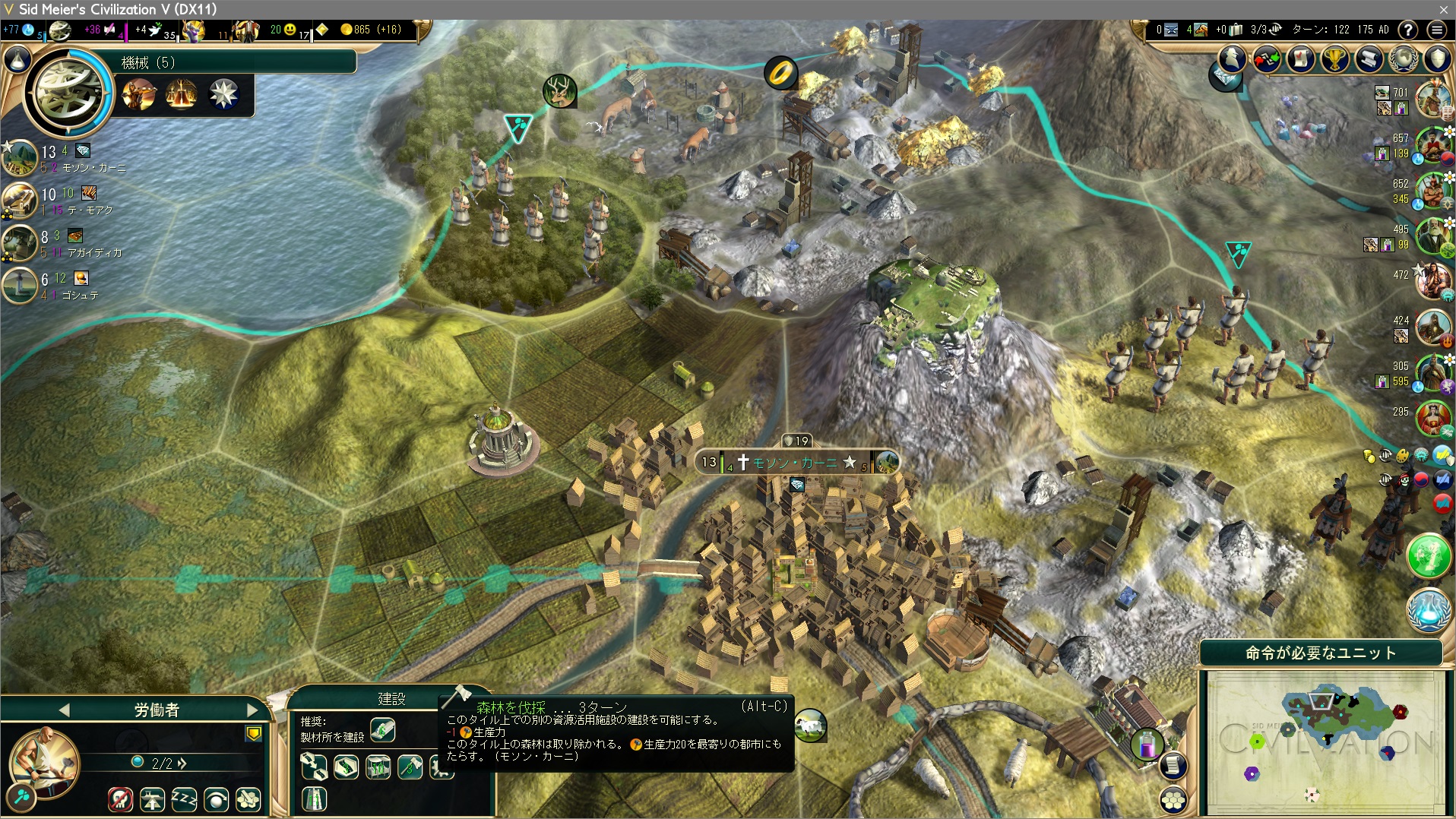Cycle to the next unit arrow
This screenshot has width=1456, height=819.
(252, 710)
